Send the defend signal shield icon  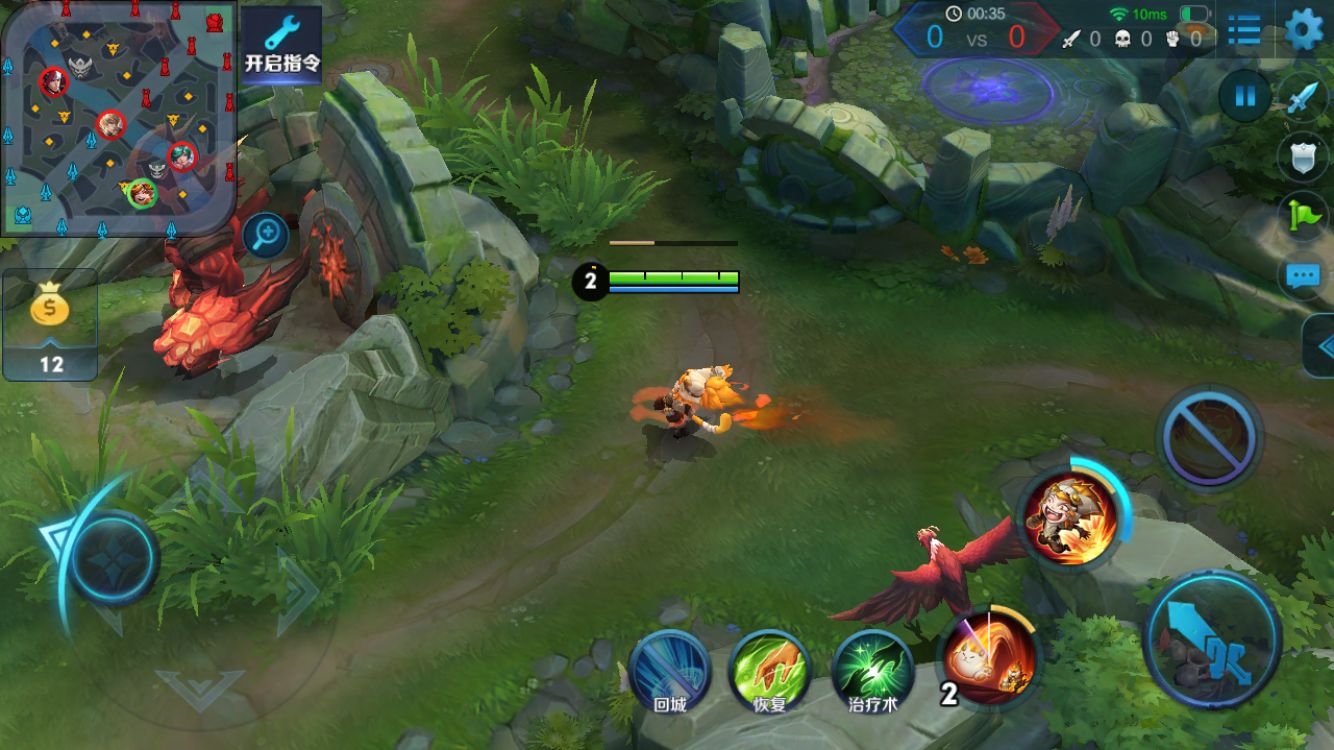pos(1304,157)
